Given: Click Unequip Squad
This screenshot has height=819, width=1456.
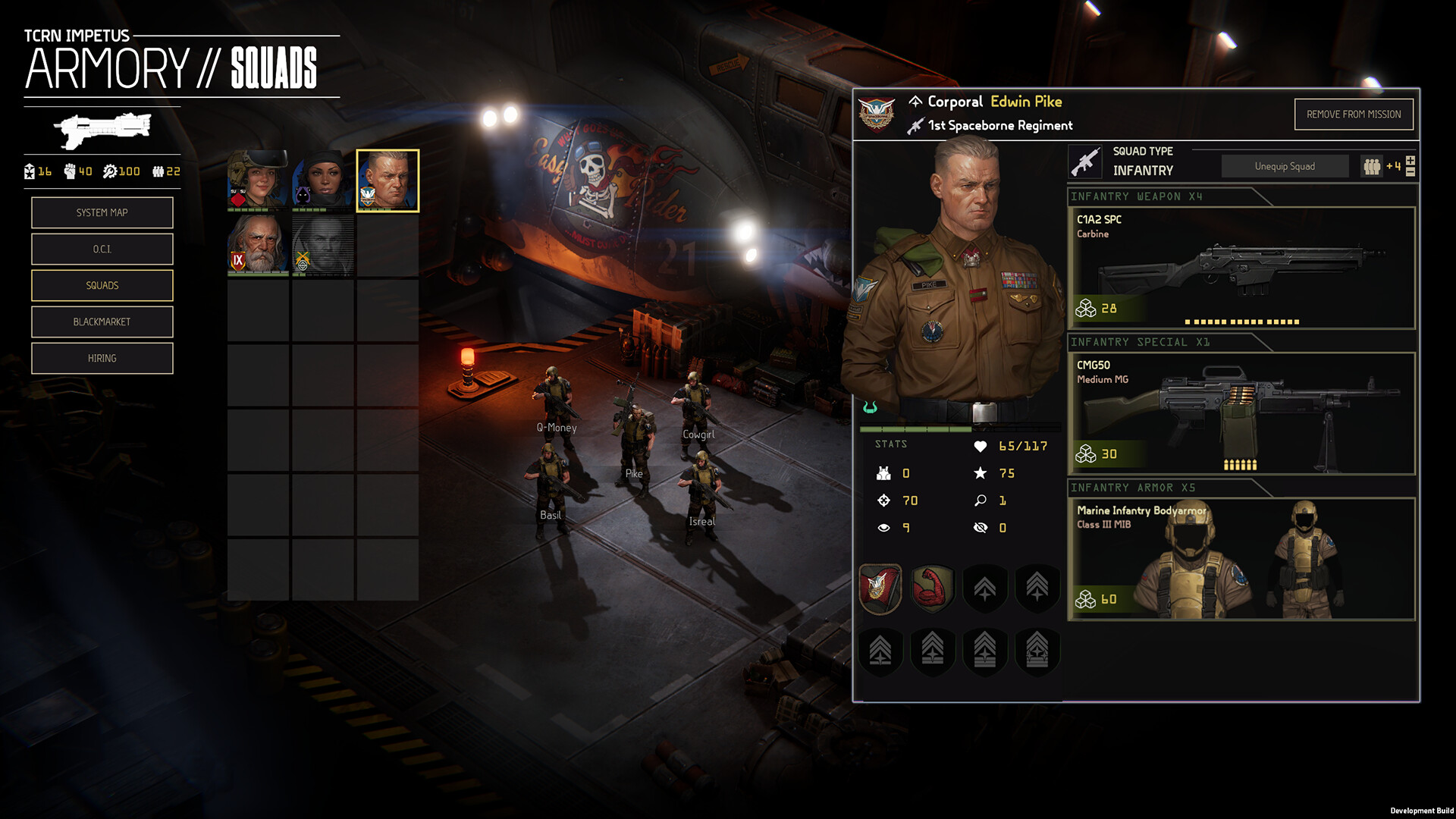Looking at the screenshot, I should point(1285,165).
